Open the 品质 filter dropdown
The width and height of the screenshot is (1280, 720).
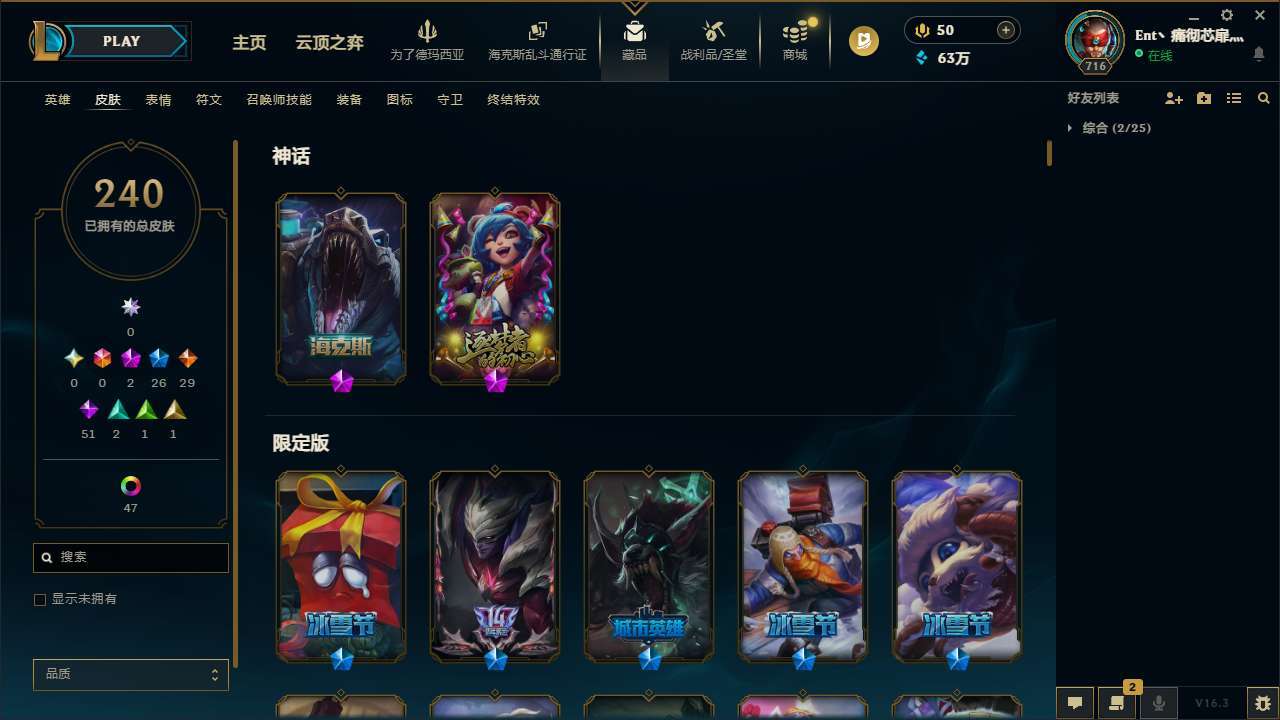point(130,674)
